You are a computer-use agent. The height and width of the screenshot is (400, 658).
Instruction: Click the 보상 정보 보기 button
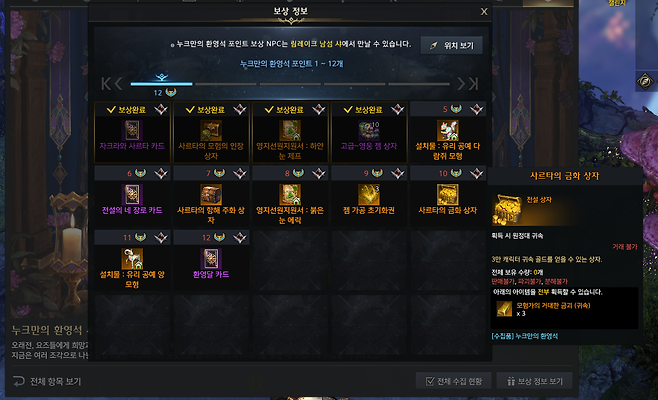coord(538,381)
